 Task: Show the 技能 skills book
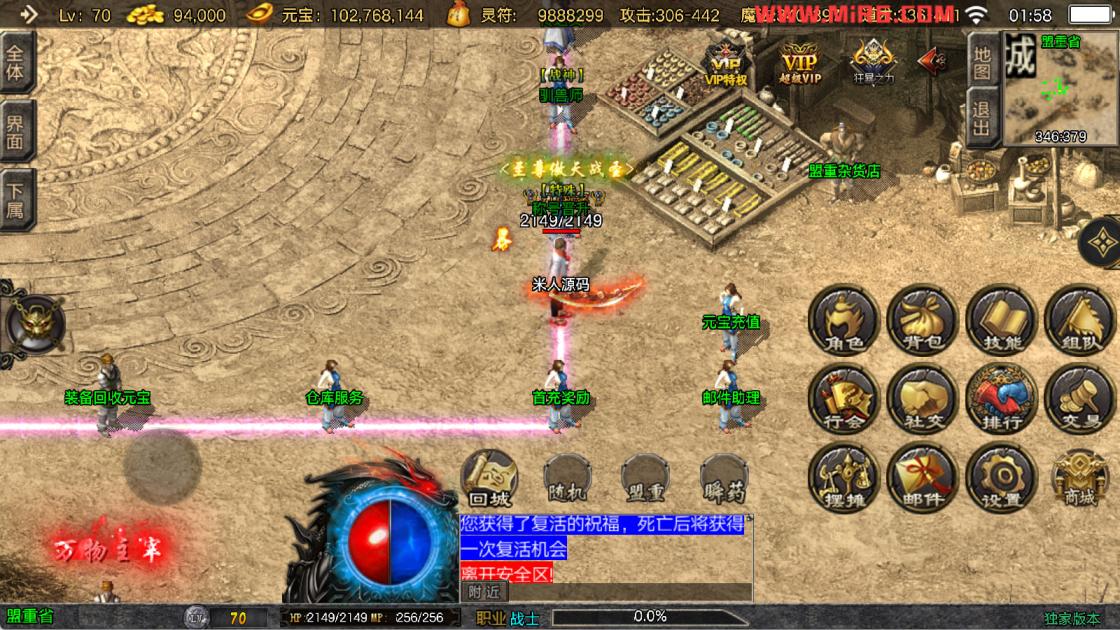tap(1001, 322)
